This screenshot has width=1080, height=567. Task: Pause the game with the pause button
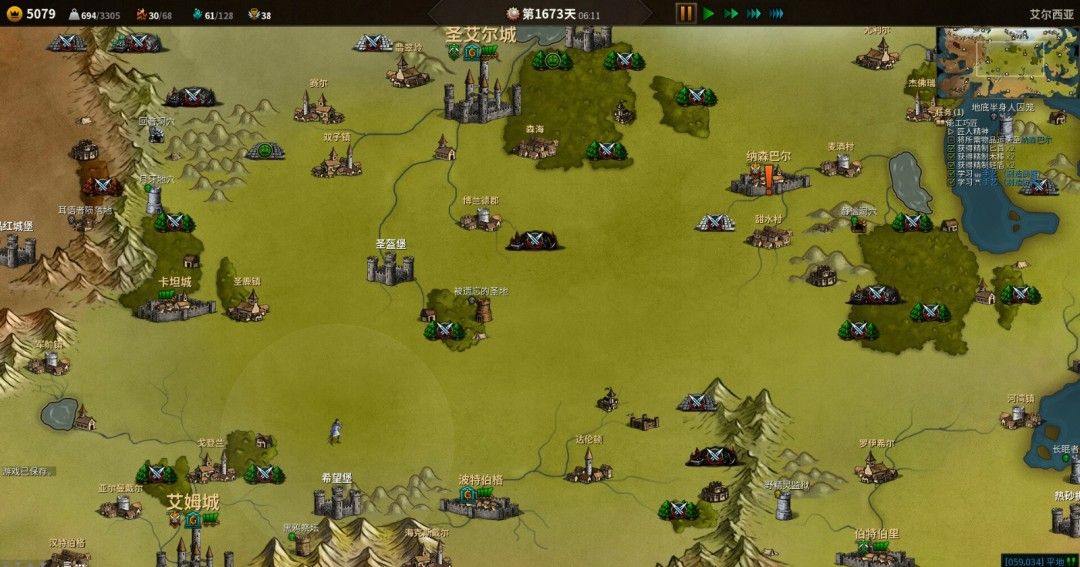pos(686,13)
